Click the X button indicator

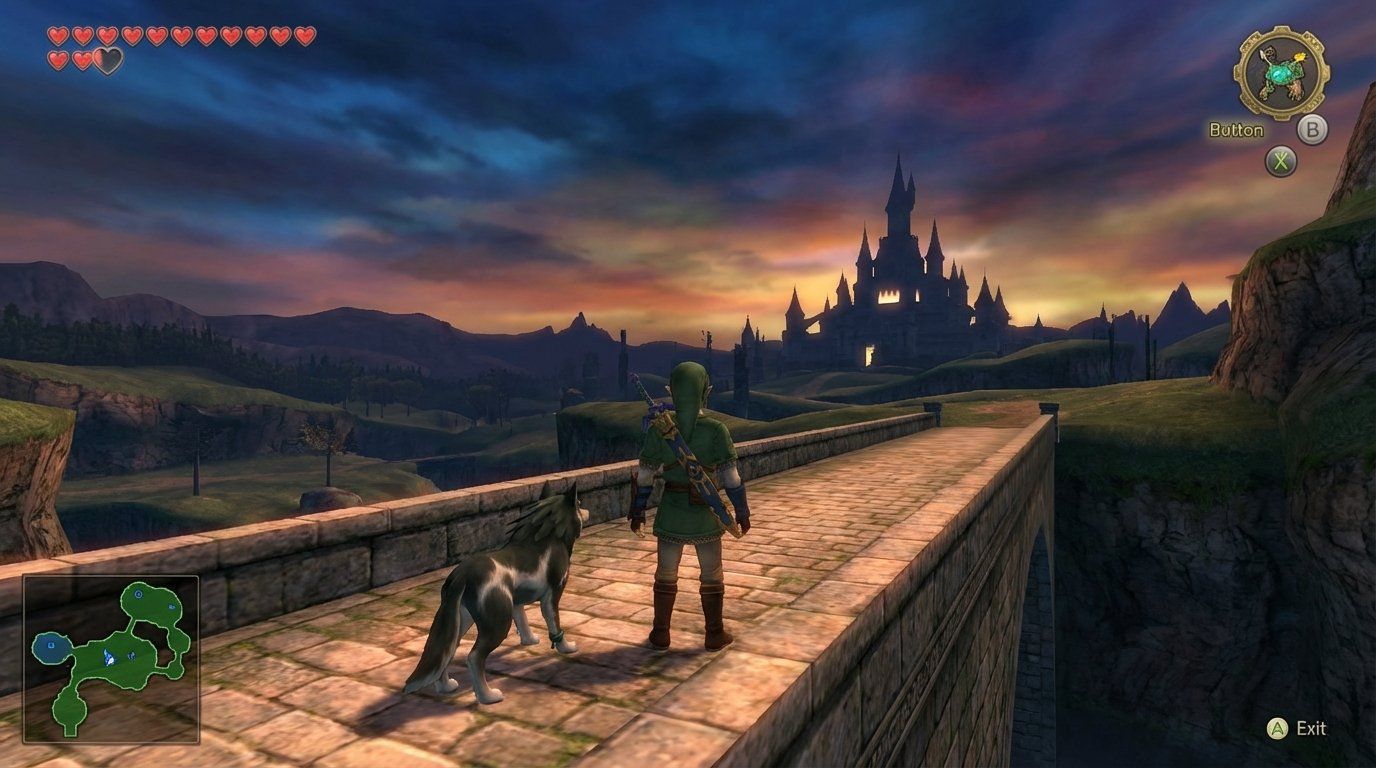(x=1282, y=160)
